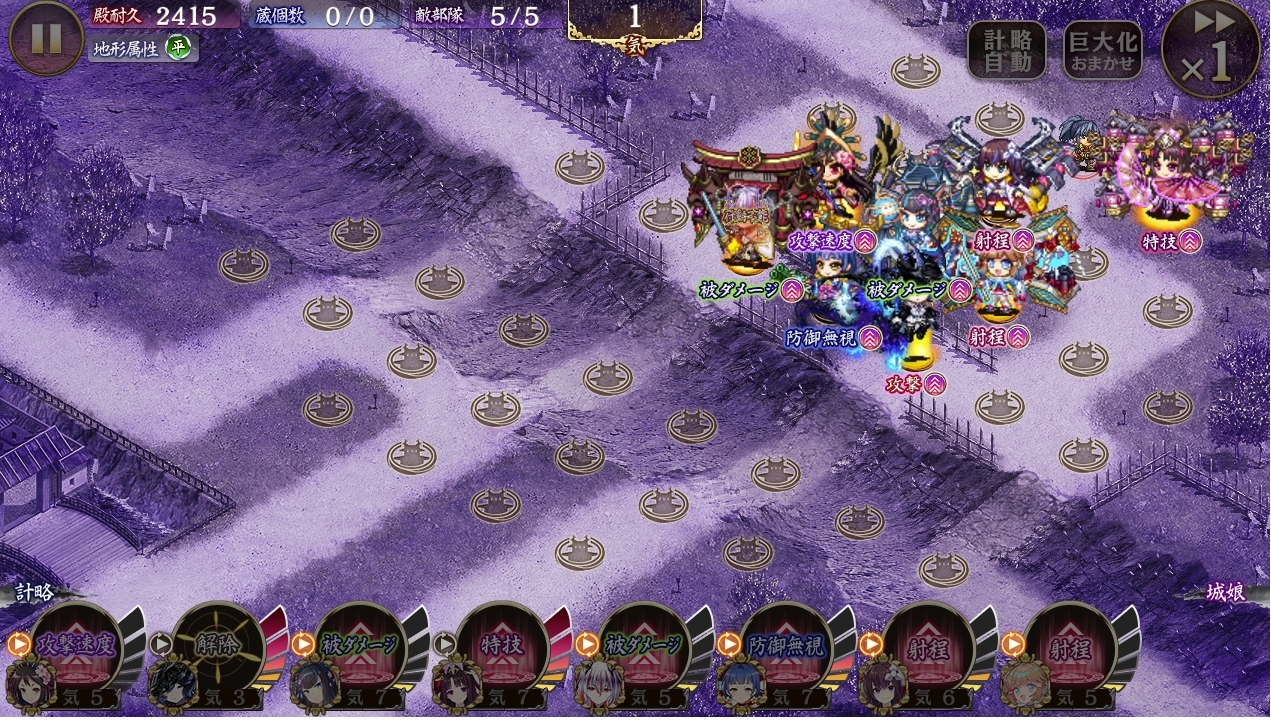Switch to the 計略 tab
The image size is (1271, 726).
(35, 592)
